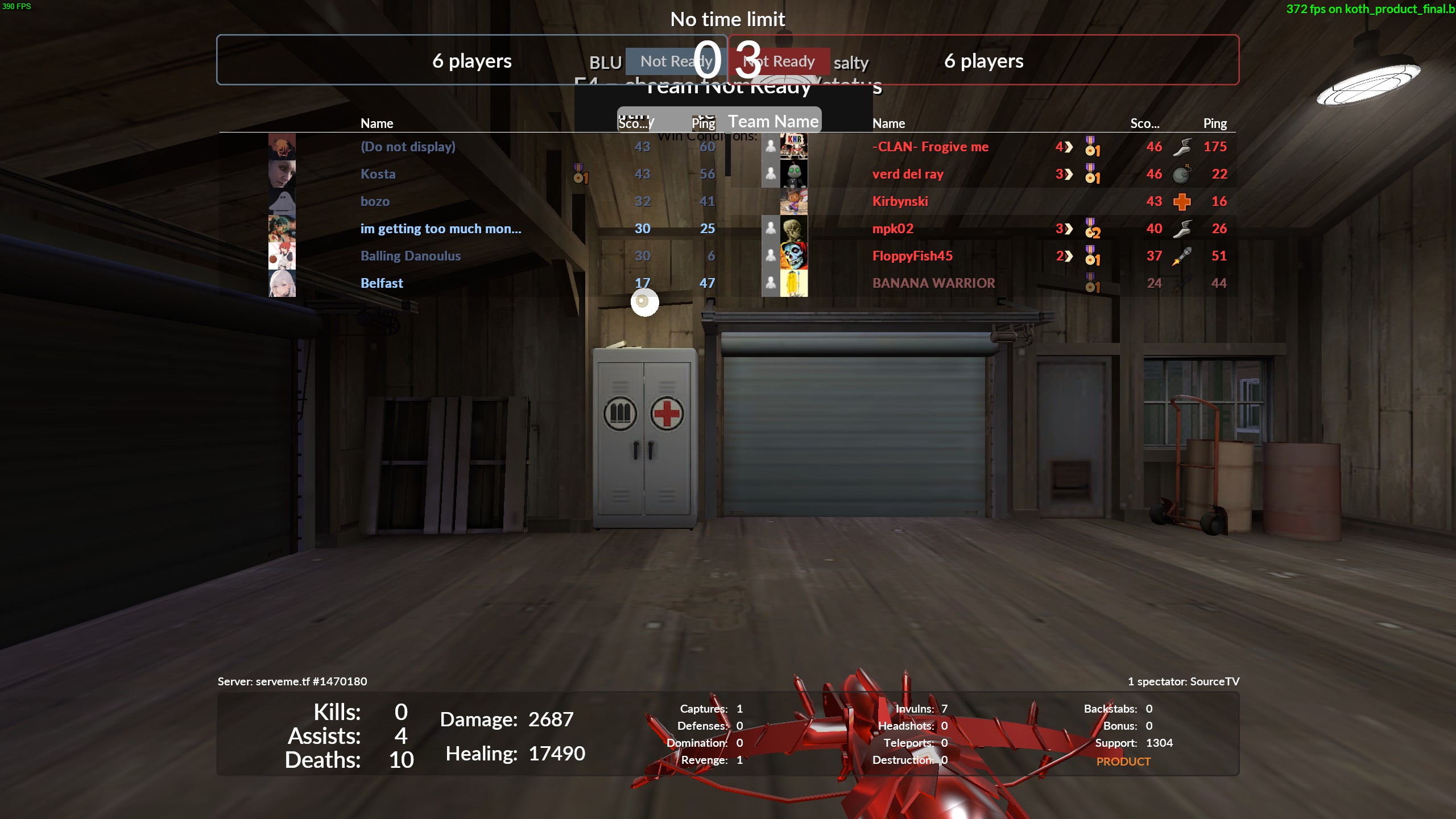Select FloppyFish45 on the scoreboard
This screenshot has height=819, width=1456.
point(912,256)
